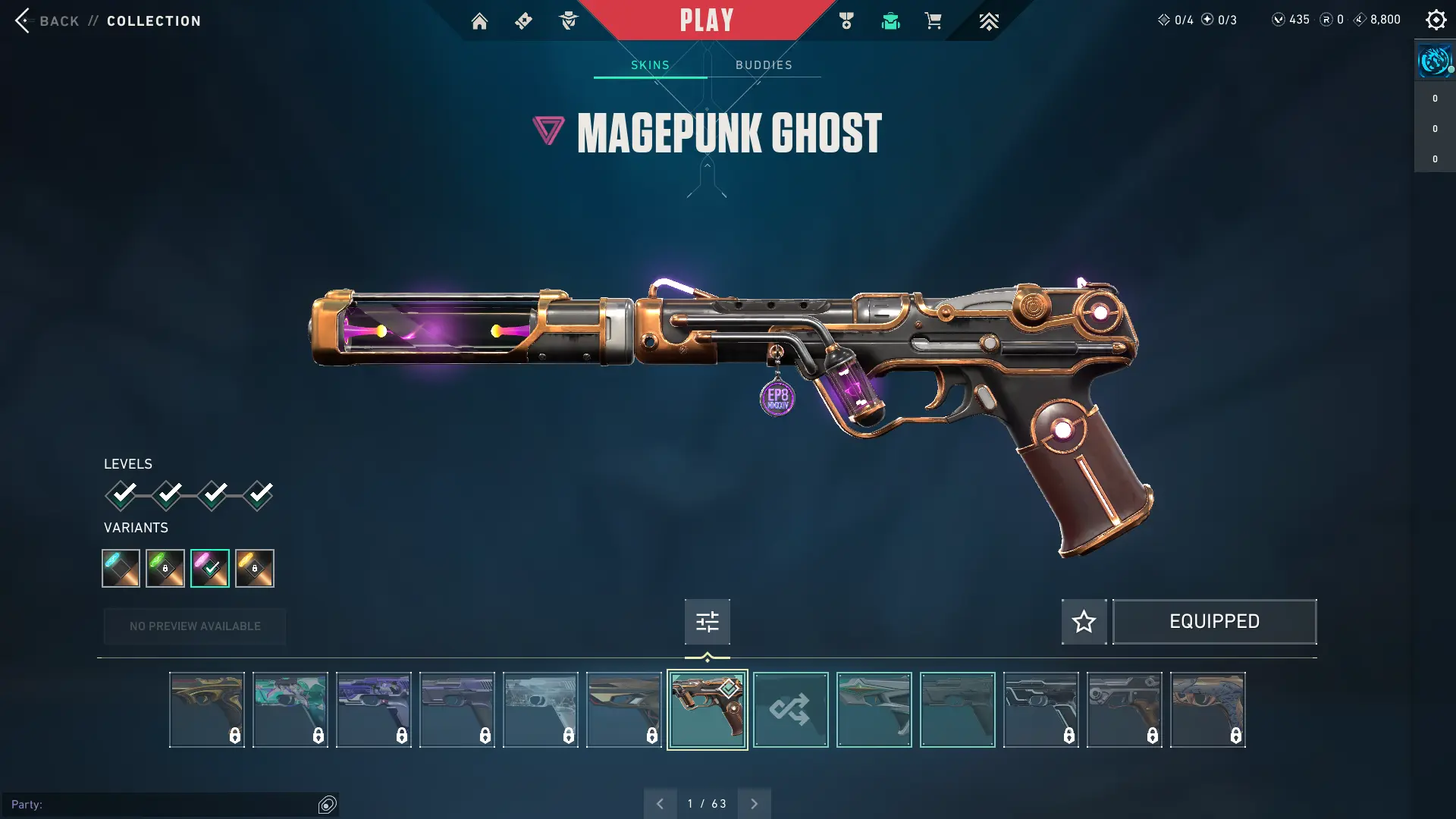Select the purple equipped variant
Screen dimensions: 1456x819
coord(210,568)
